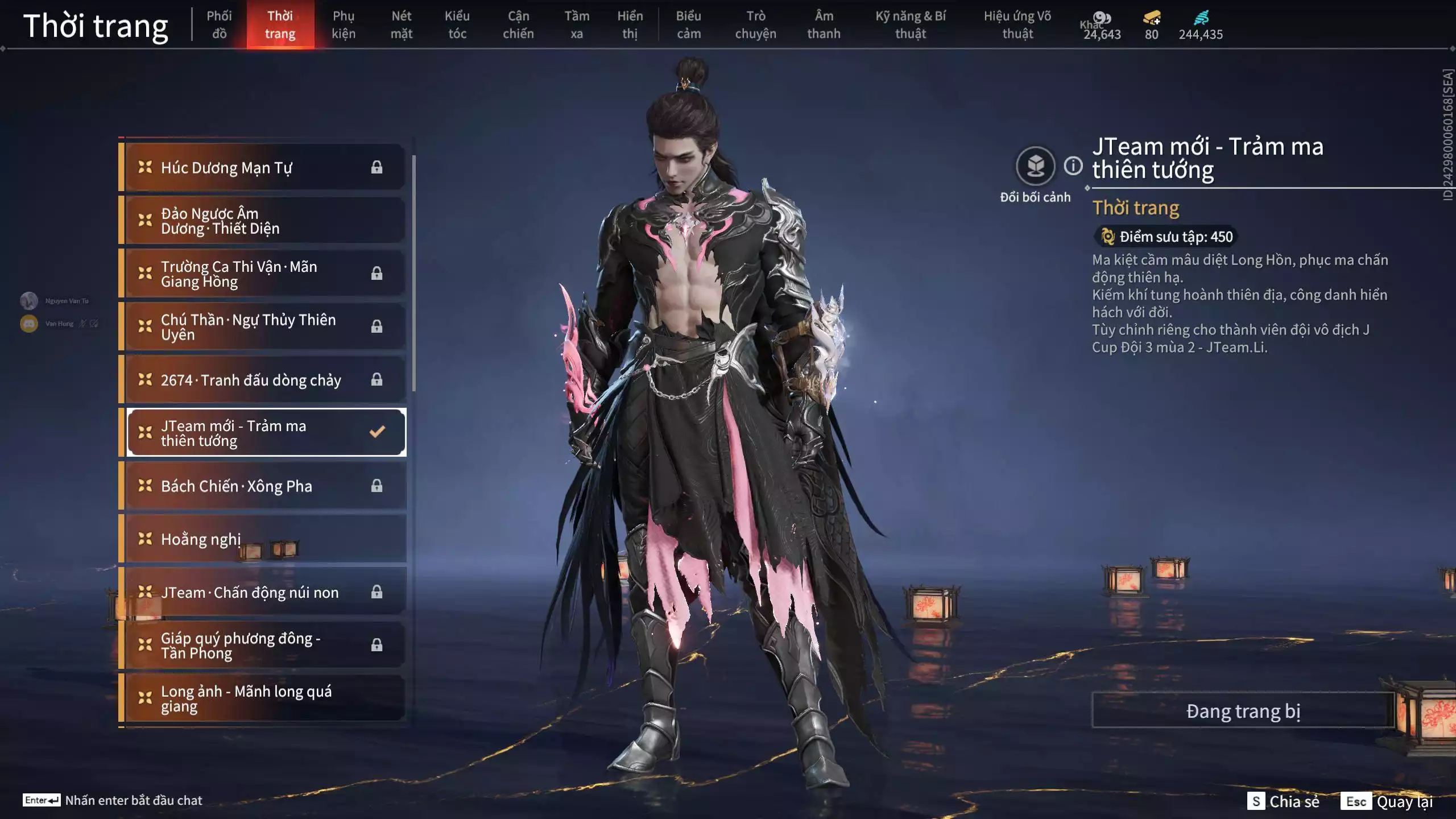The height and width of the screenshot is (819, 1456).
Task: Open the outfit info icon
Action: click(x=1073, y=166)
